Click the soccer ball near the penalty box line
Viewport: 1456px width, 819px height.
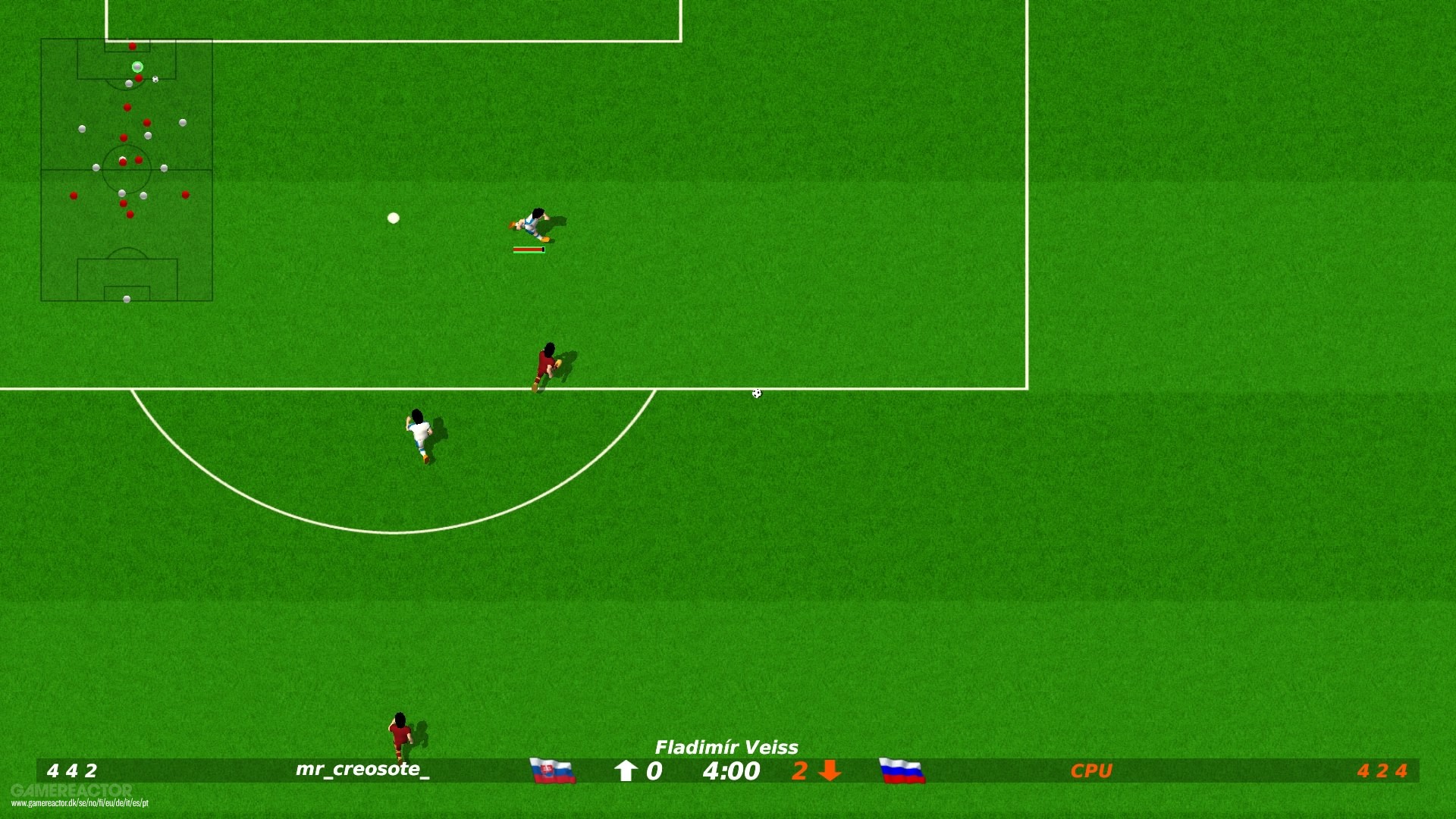click(755, 393)
